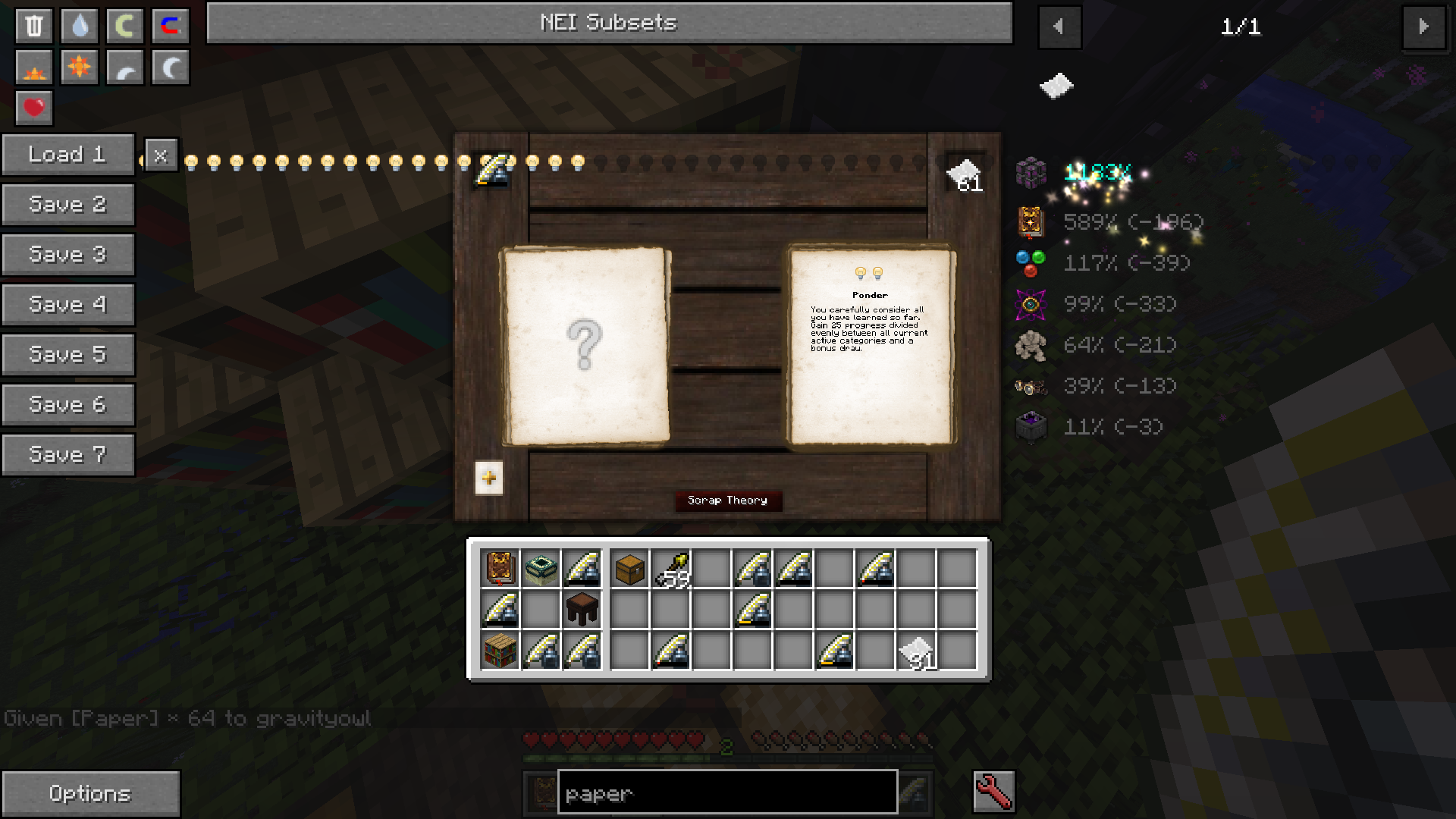
Task: Click the Load 1 button
Action: (67, 154)
